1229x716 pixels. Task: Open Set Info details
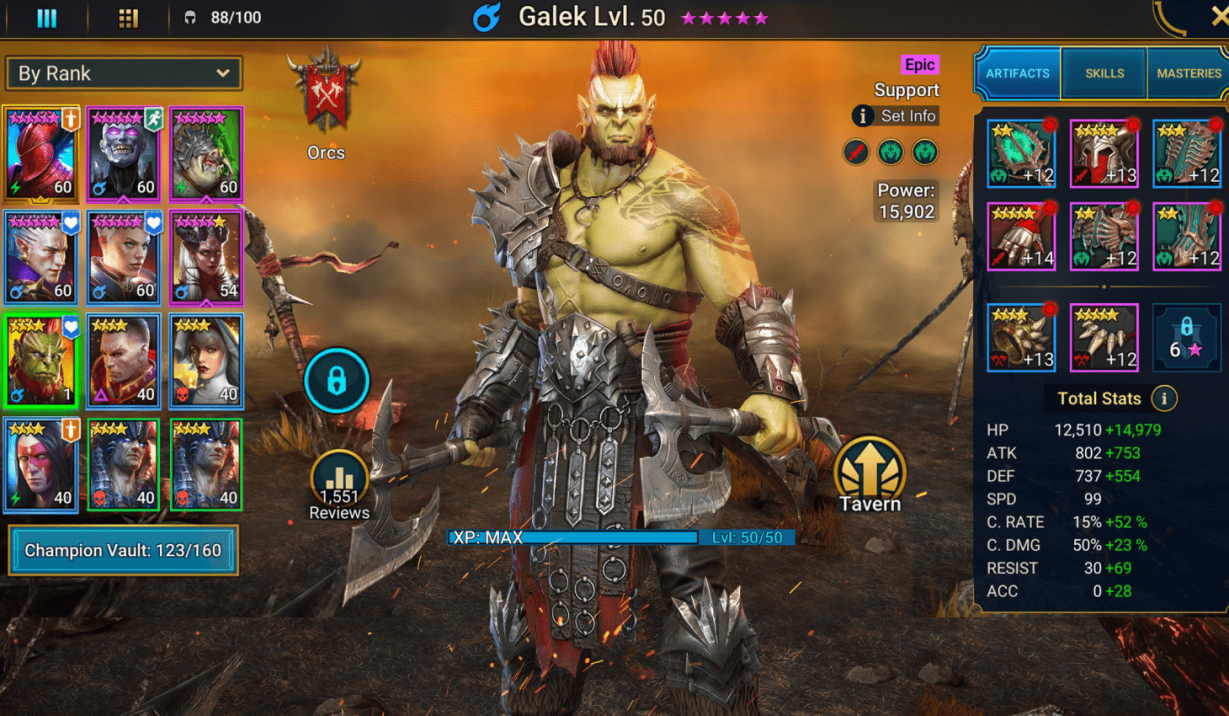895,116
